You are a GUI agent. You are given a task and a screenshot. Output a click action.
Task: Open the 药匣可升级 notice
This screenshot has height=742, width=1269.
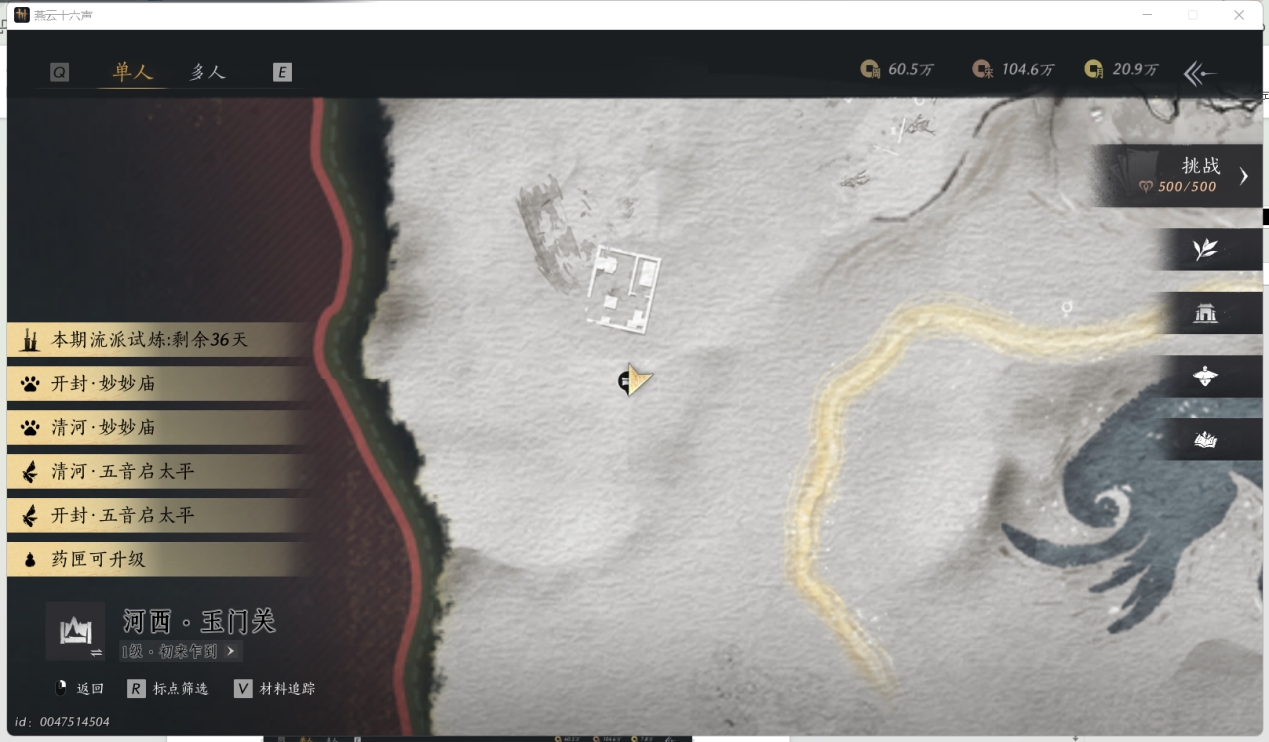(x=150, y=560)
